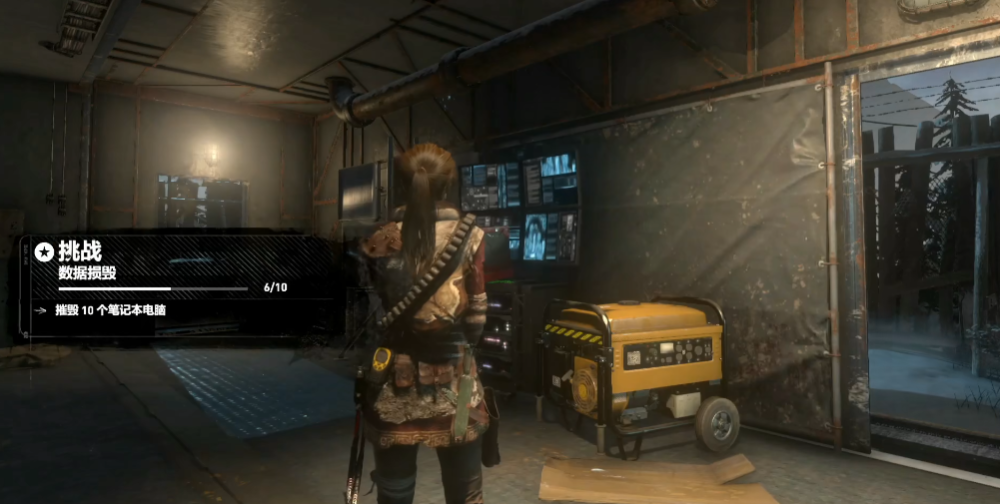Click the star icon beside 挑战
This screenshot has width=1000, height=504.
43,252
